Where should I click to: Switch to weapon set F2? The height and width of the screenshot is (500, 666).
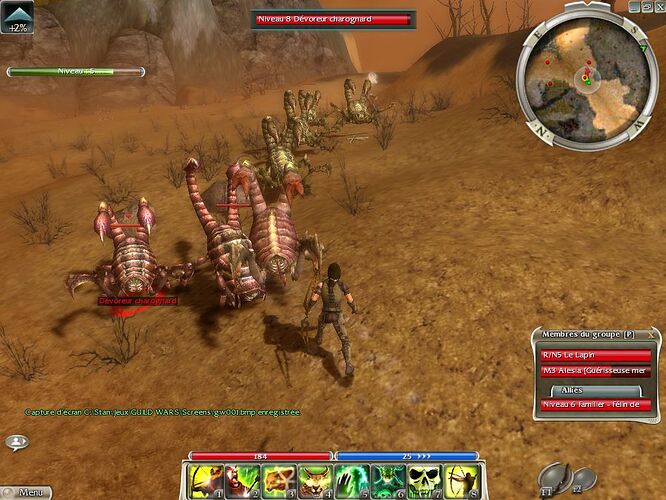(x=581, y=478)
